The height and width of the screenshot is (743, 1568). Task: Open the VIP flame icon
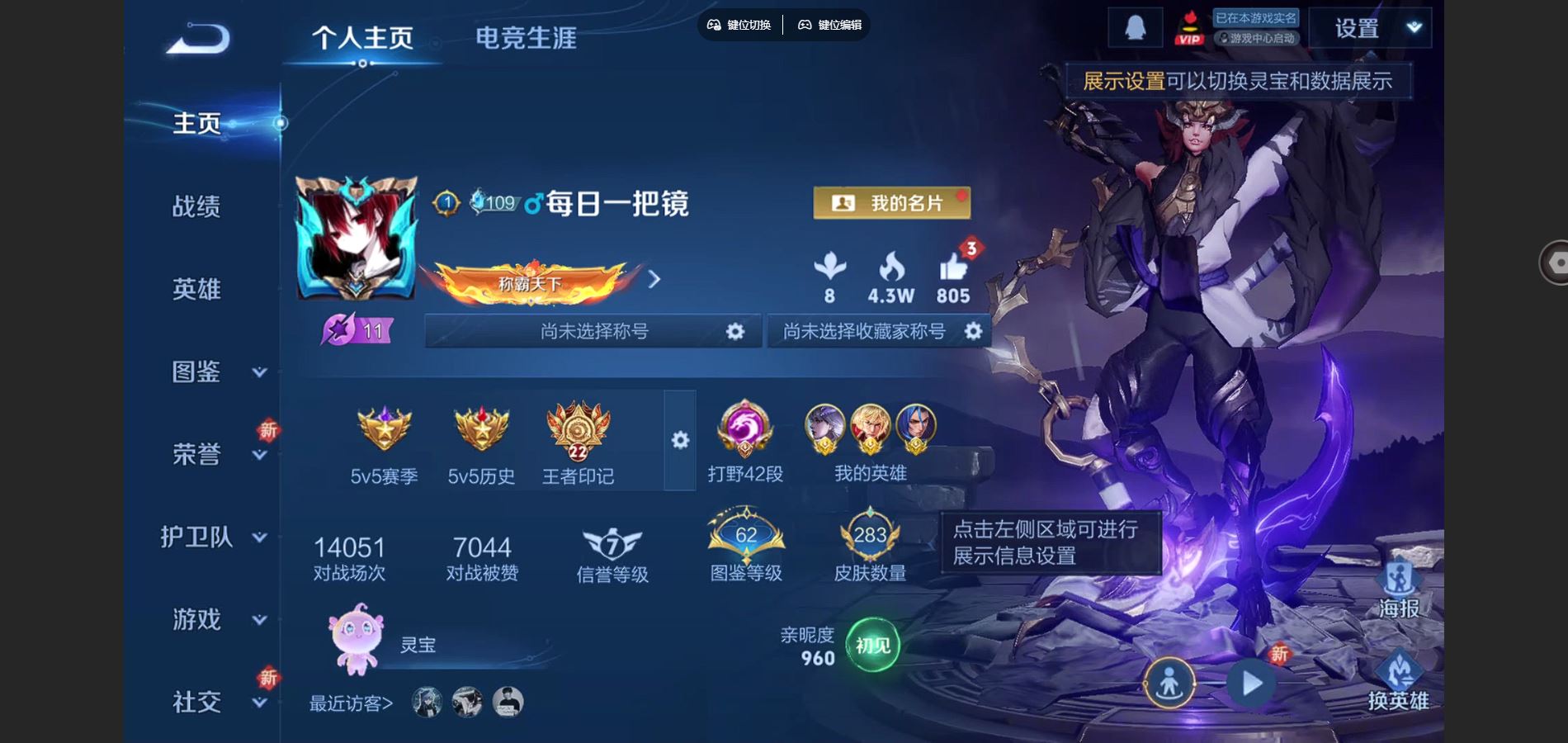click(x=1189, y=26)
